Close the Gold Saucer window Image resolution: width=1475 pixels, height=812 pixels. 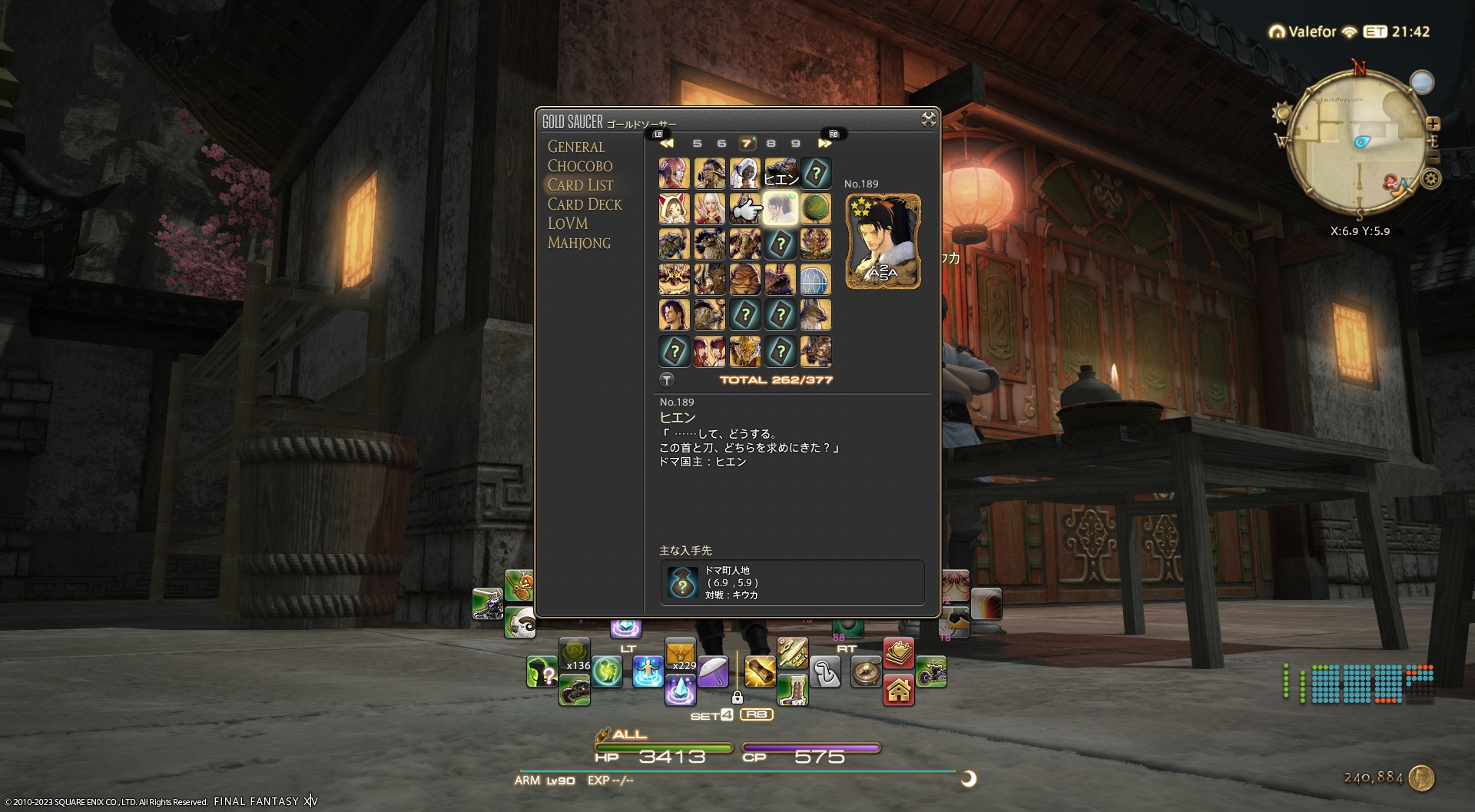[928, 119]
